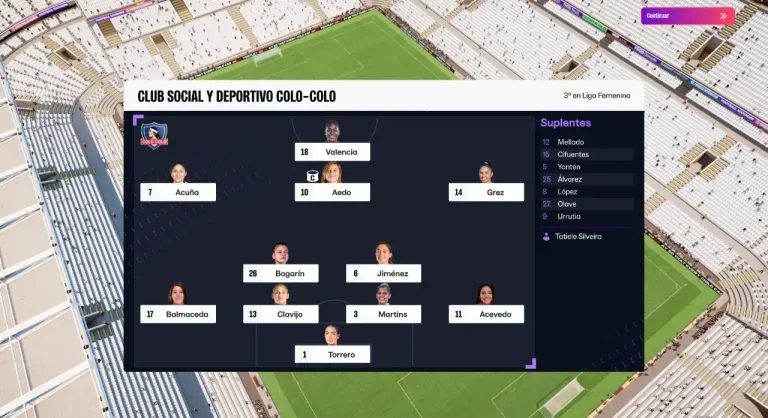Choose substitute Cifuentes from Suplentes
The width and height of the screenshot is (768, 418).
586,155
